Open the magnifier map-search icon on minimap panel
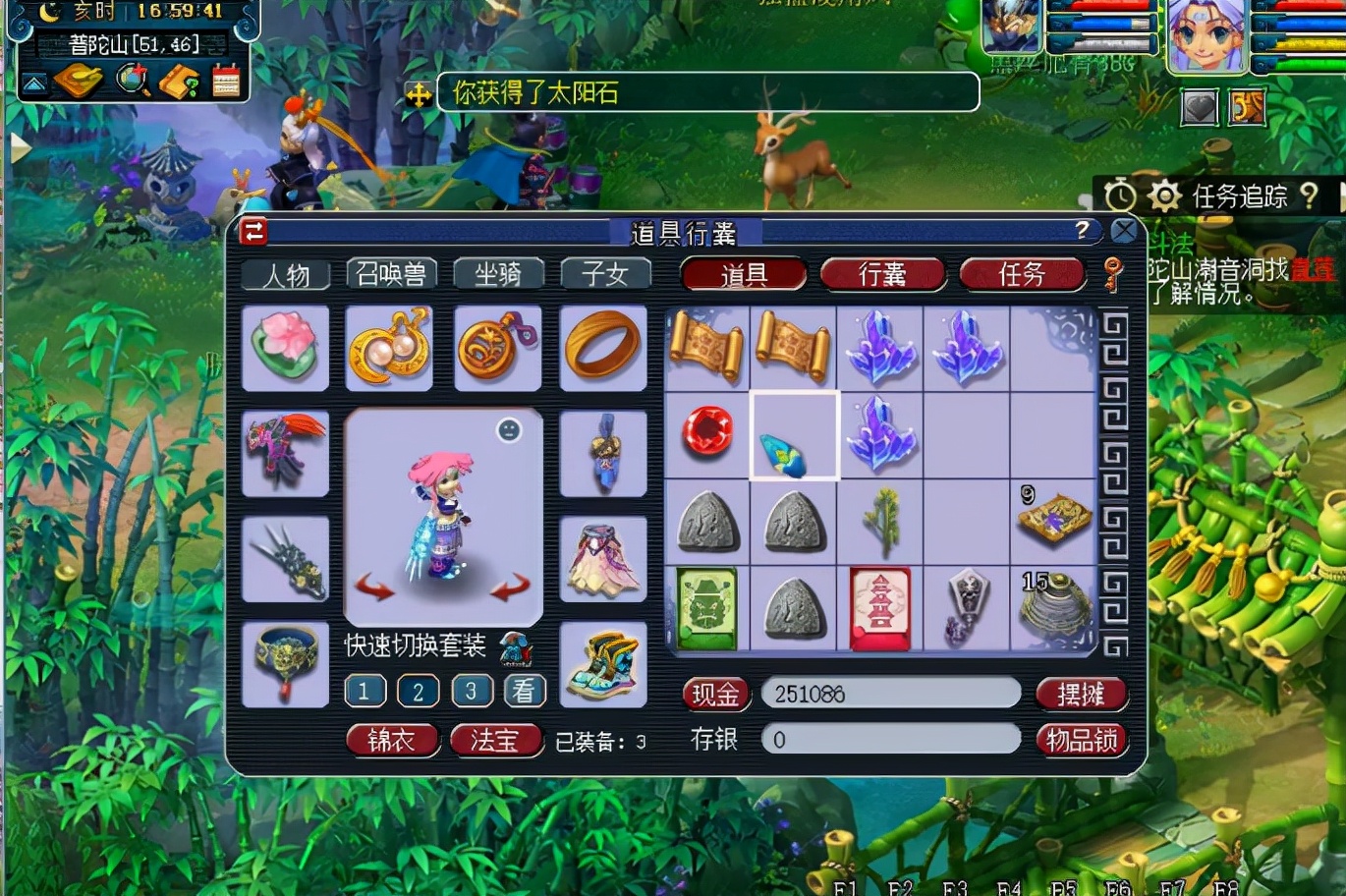 [131, 79]
